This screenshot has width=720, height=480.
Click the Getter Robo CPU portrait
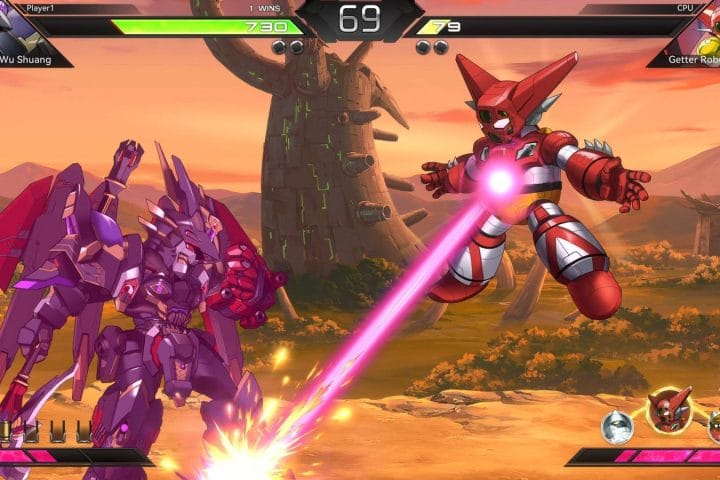(700, 30)
